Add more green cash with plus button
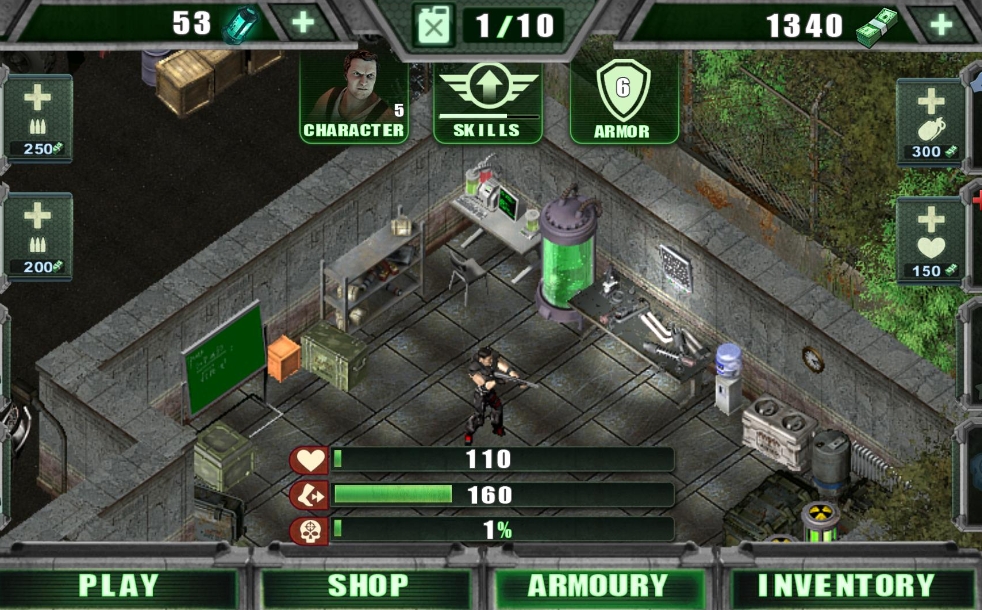 coord(941,24)
